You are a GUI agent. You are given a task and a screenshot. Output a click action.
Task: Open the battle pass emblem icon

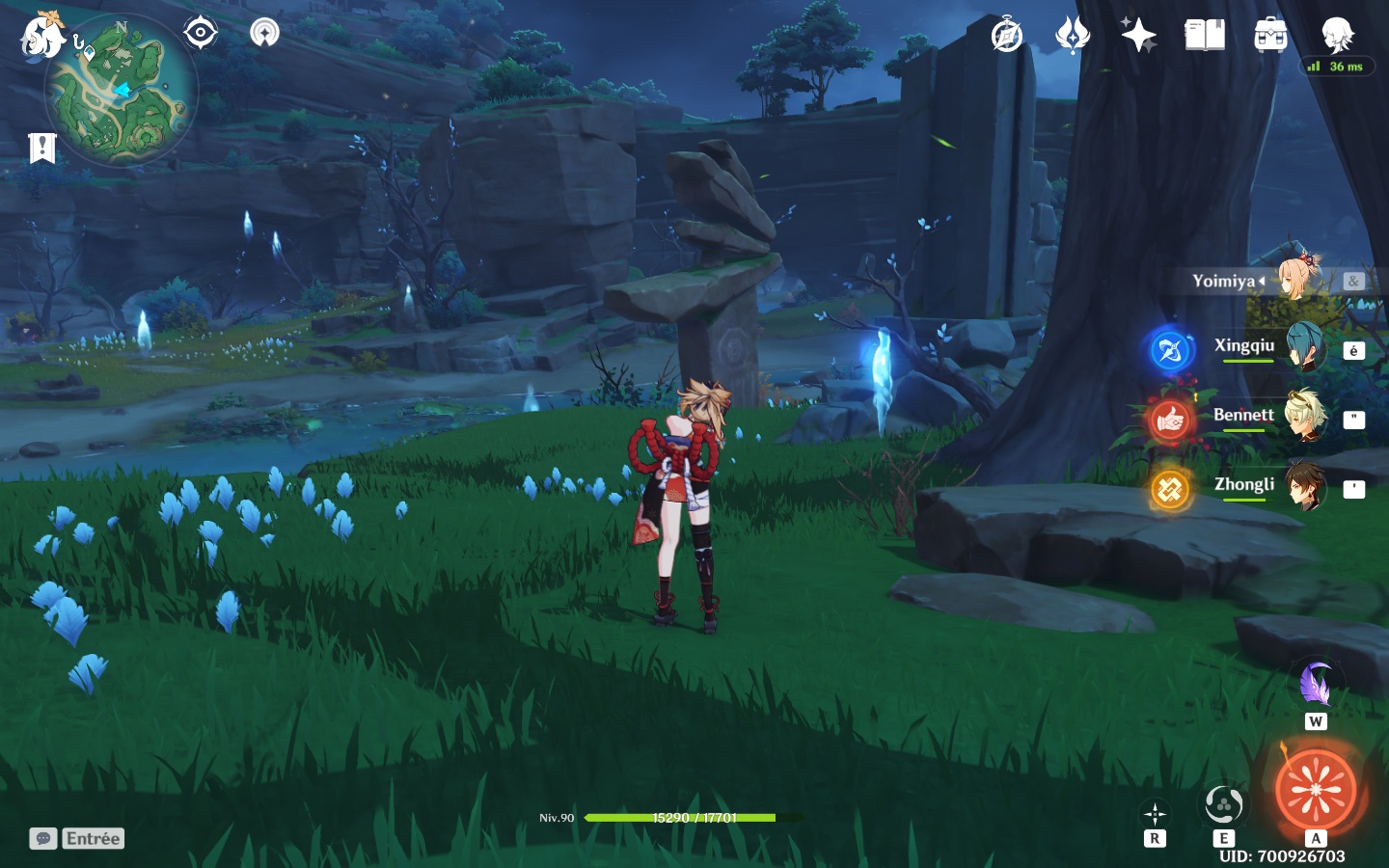pyautogui.click(x=1073, y=36)
